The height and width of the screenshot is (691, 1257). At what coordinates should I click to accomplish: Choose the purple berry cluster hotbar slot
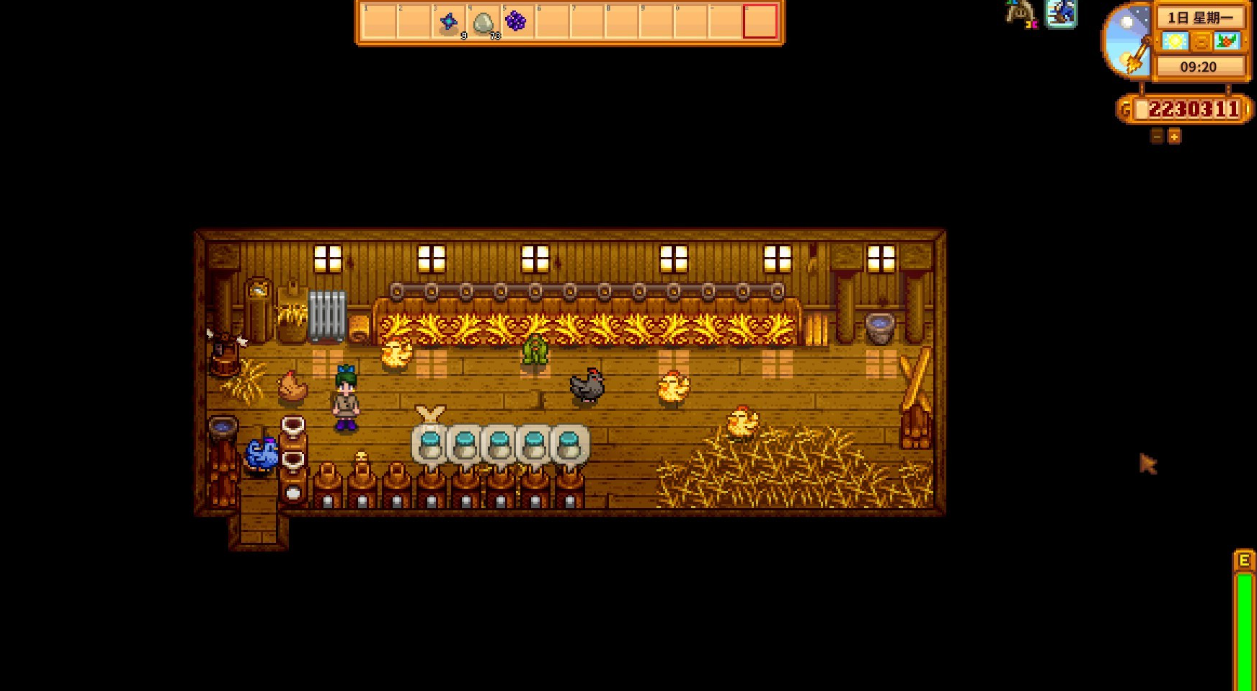(516, 21)
